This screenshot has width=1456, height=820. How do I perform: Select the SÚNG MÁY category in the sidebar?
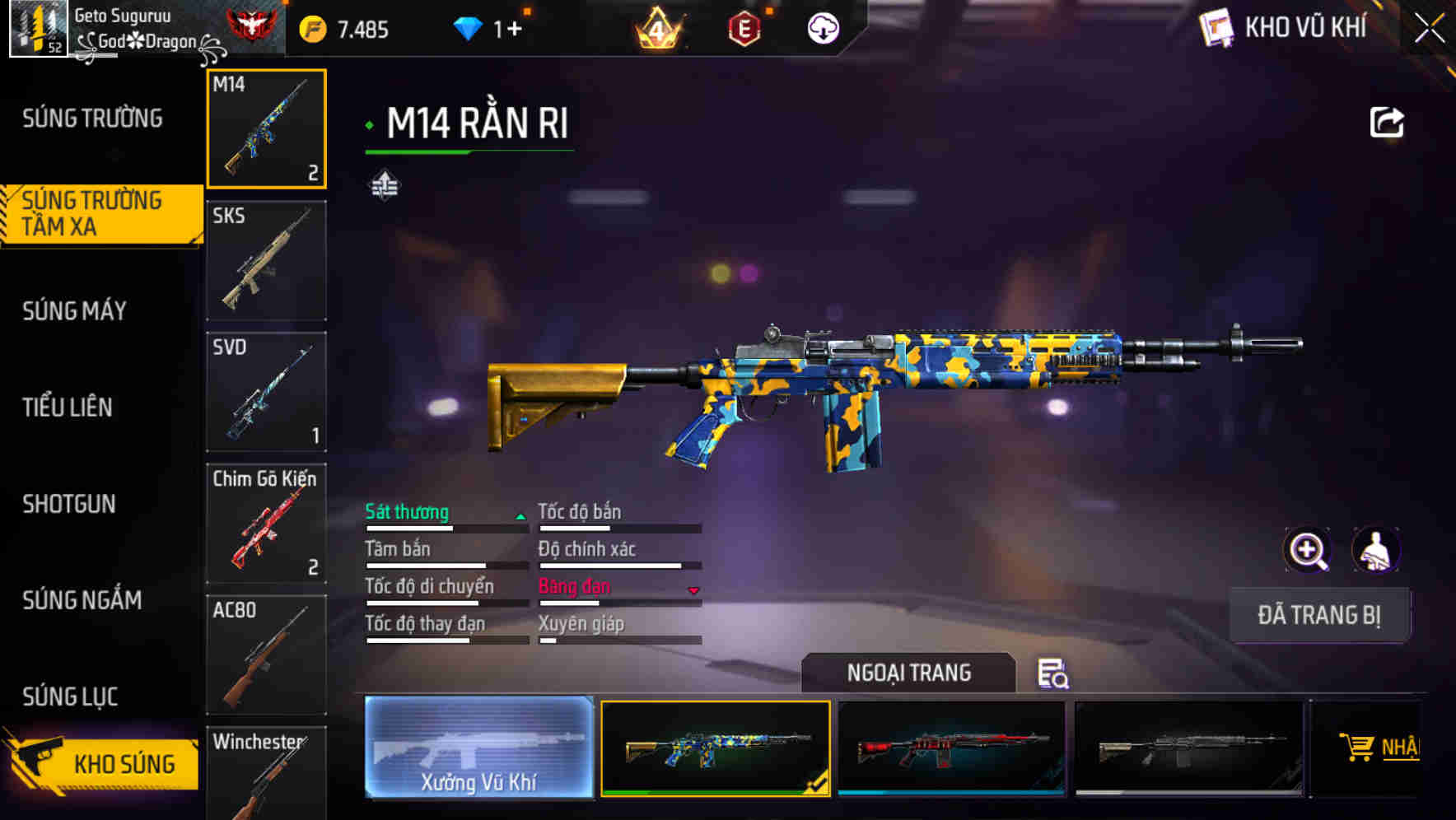74,311
